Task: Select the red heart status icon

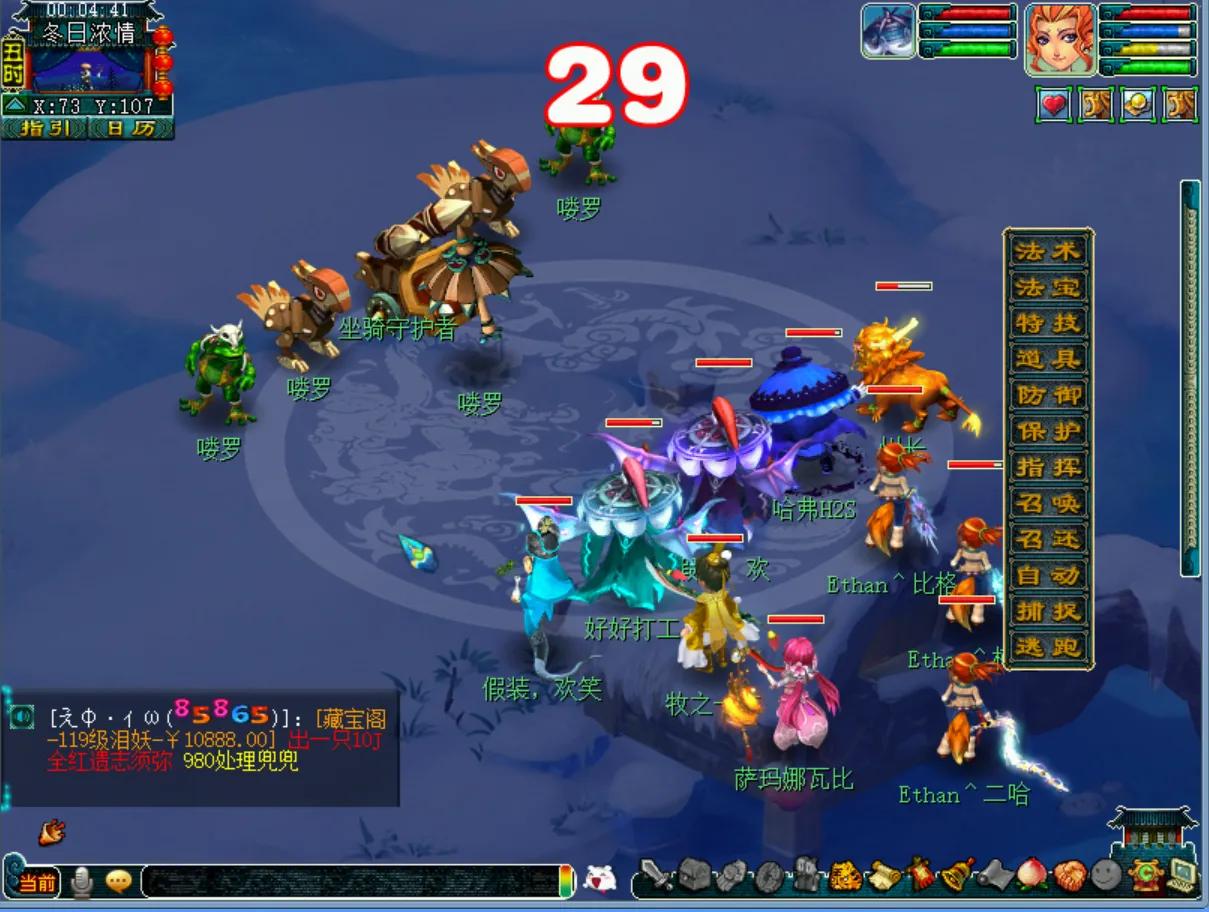Action: (x=1053, y=104)
